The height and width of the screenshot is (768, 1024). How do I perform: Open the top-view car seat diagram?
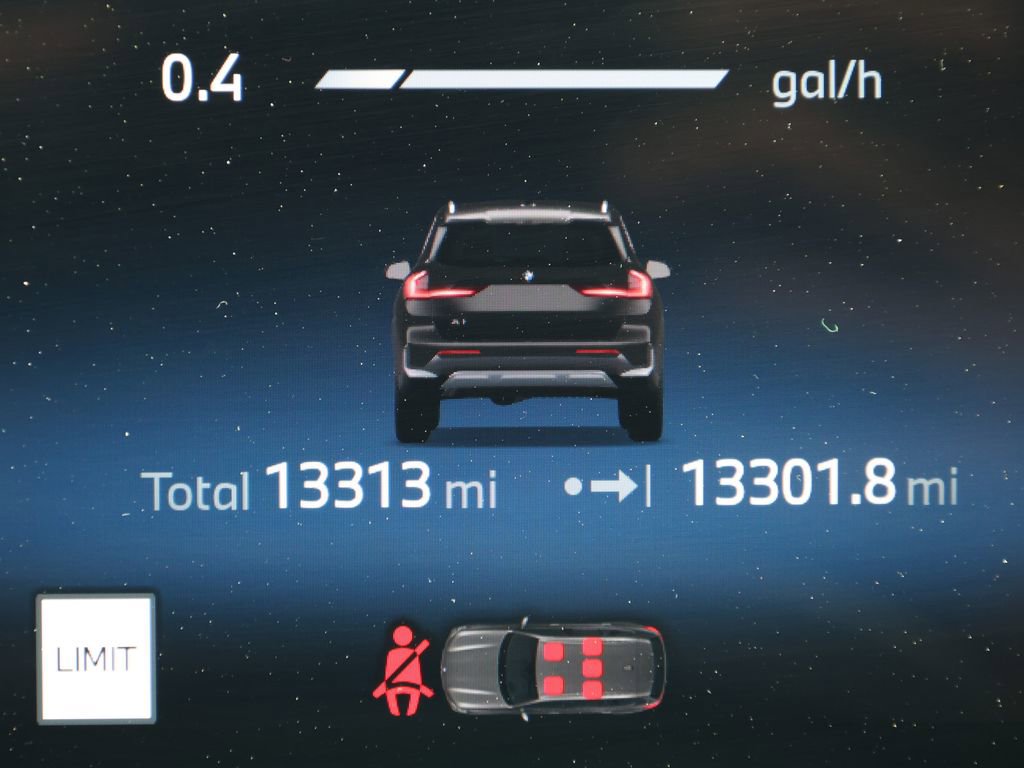(553, 668)
